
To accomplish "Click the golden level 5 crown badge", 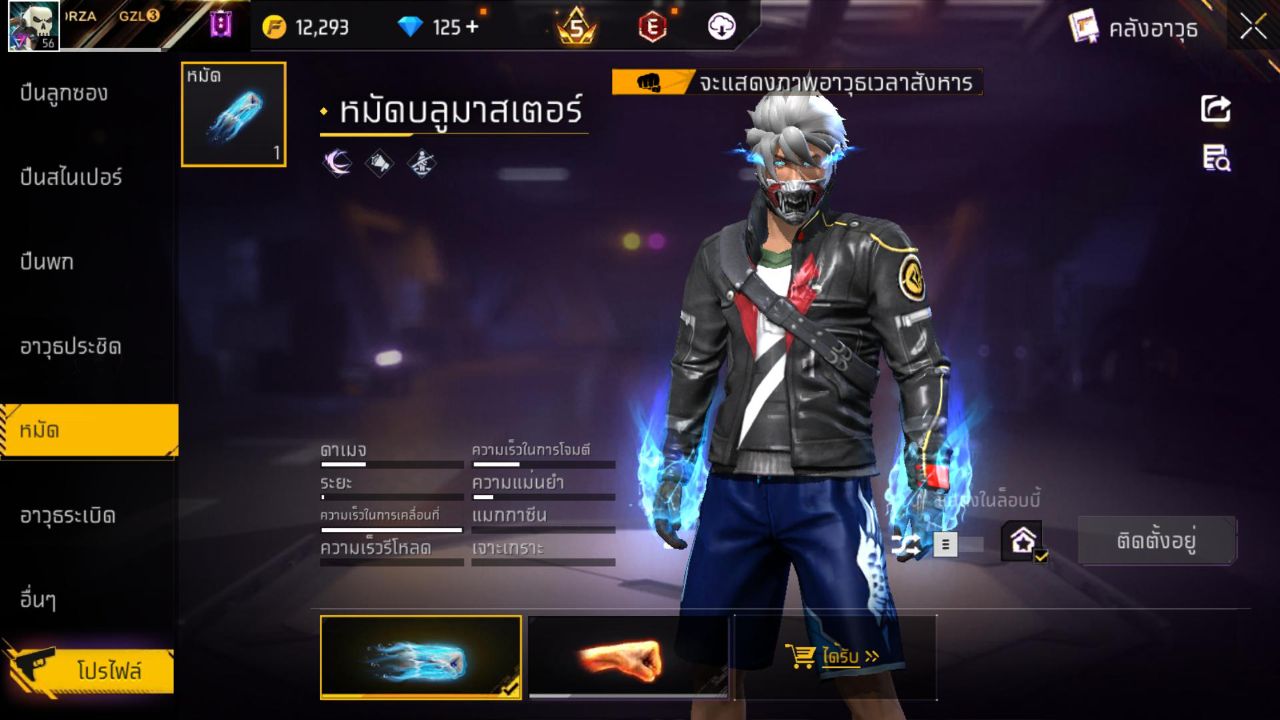I will (x=578, y=27).
